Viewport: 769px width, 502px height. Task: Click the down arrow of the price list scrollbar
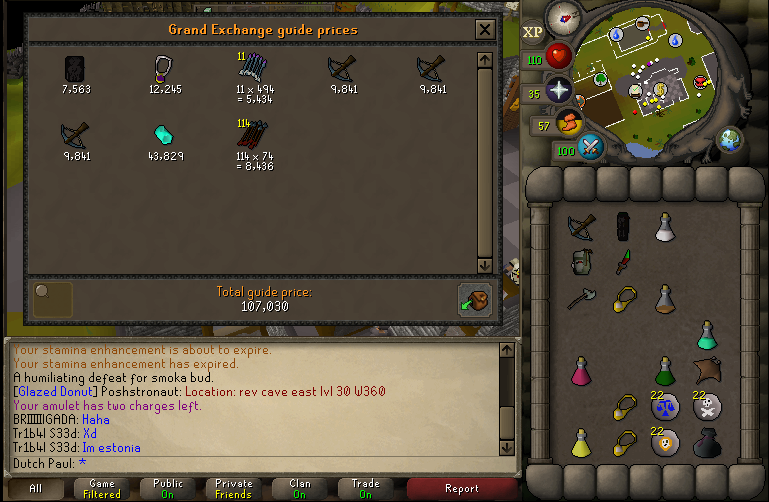pyautogui.click(x=485, y=265)
